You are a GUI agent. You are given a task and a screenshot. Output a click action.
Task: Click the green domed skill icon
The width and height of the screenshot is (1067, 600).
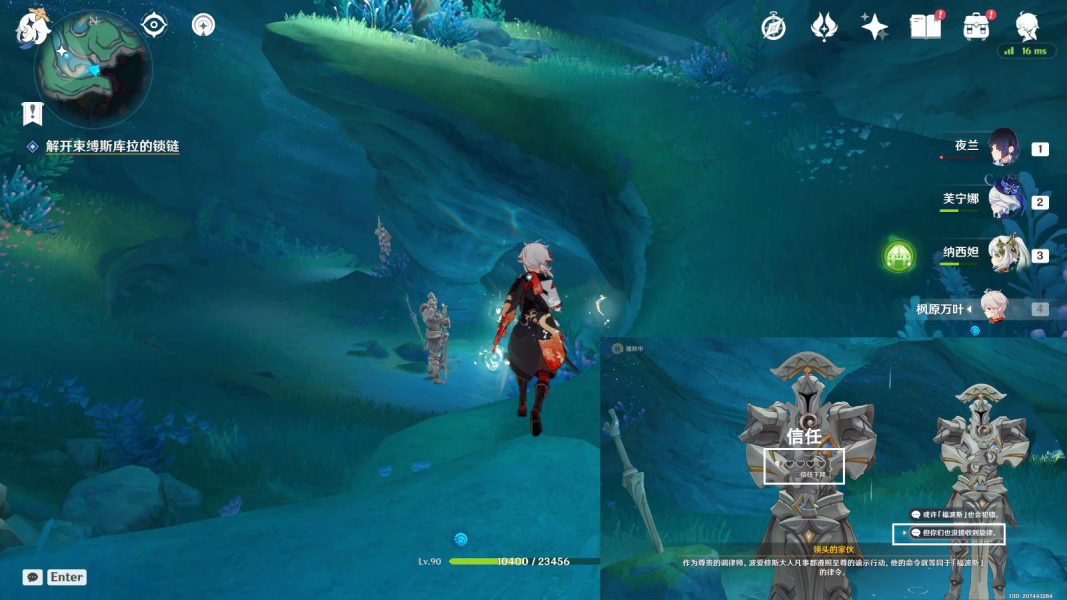click(899, 256)
